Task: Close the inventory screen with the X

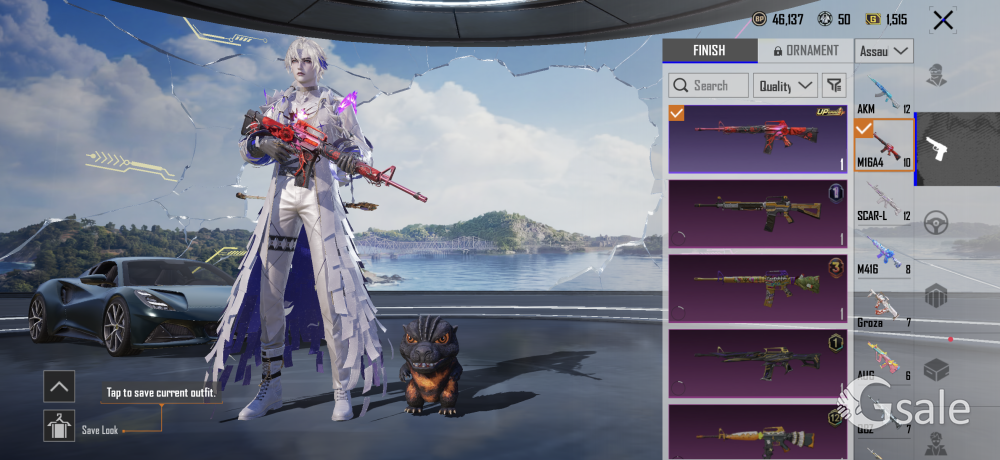Action: (x=942, y=20)
